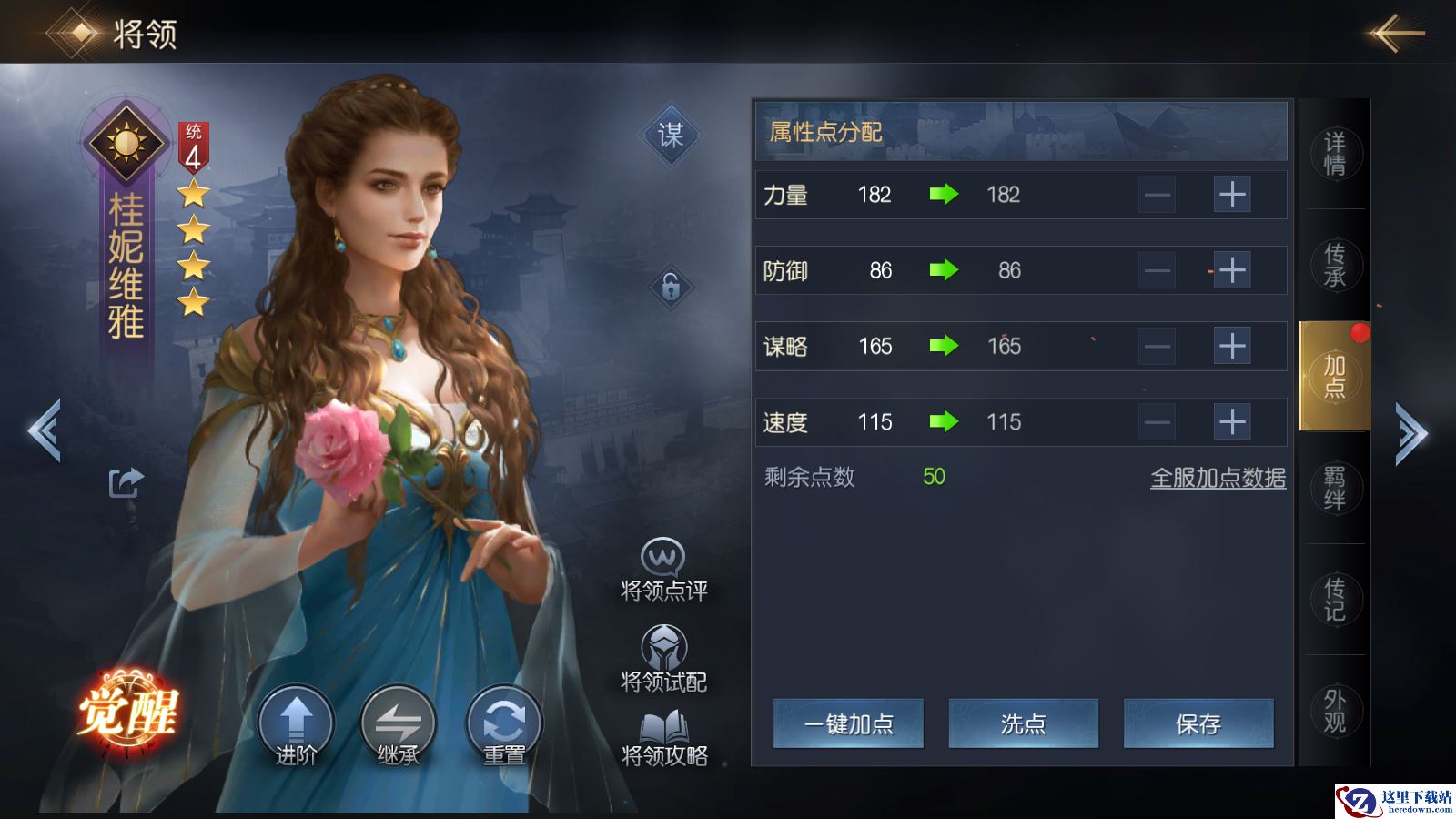This screenshot has width=1456, height=819.
Task: Increase 力量 with its plus button
Action: pos(1232,195)
